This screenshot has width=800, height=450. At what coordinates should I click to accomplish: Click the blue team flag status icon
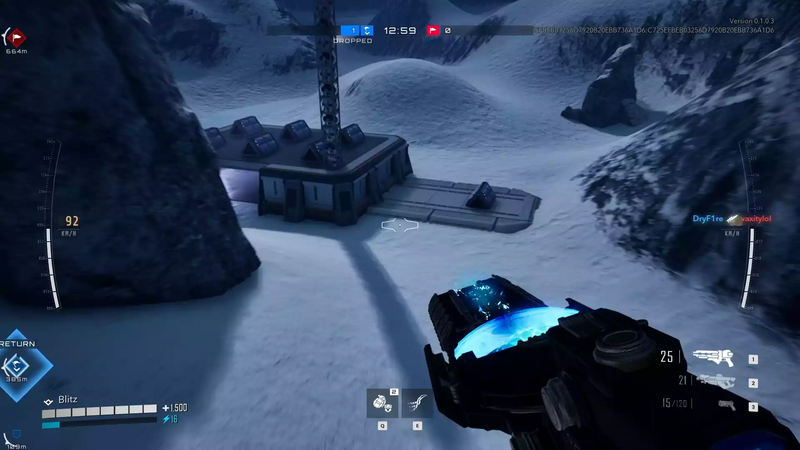click(x=368, y=30)
